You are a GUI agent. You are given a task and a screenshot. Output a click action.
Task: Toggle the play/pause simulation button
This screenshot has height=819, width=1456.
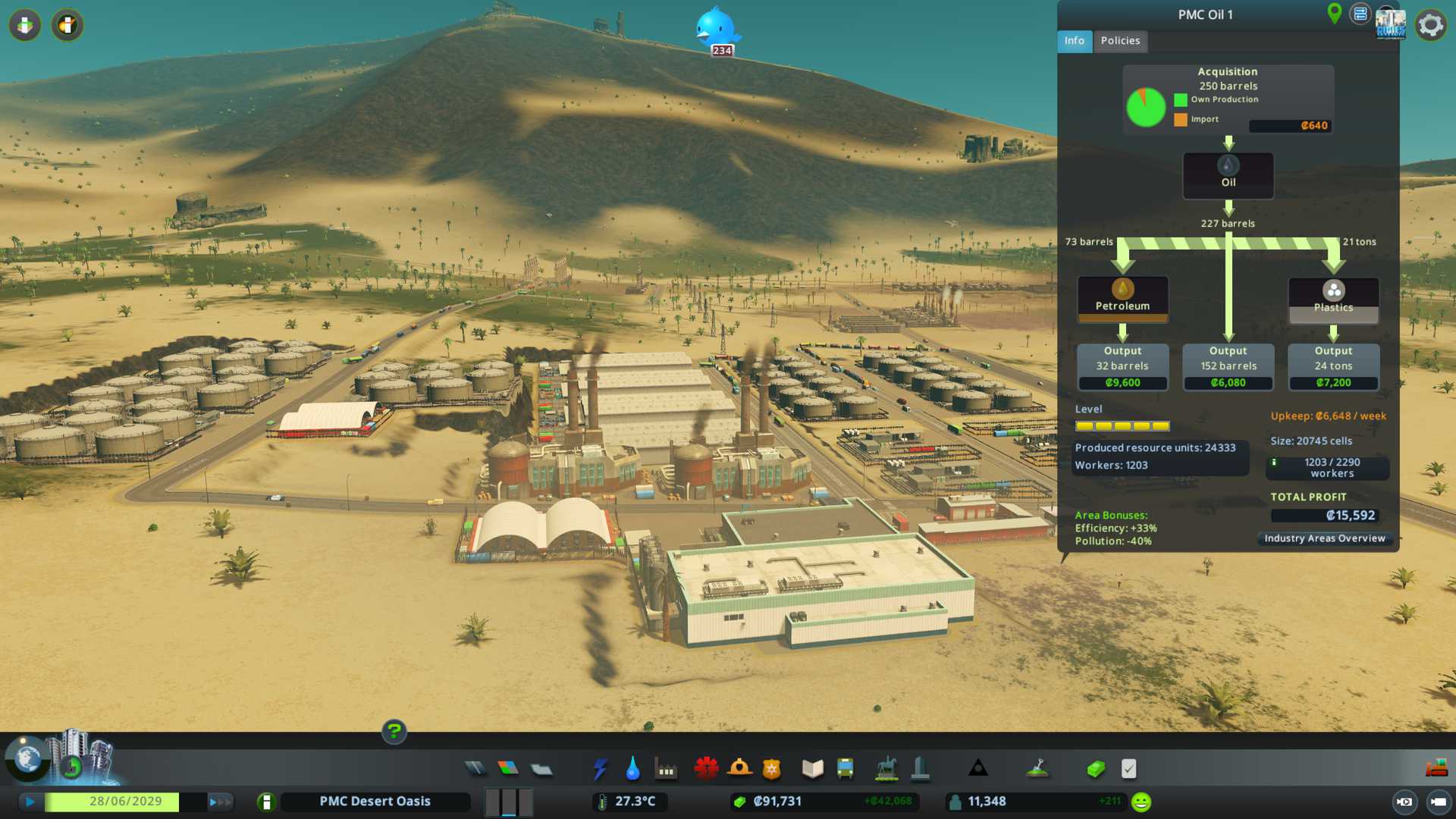[x=30, y=802]
